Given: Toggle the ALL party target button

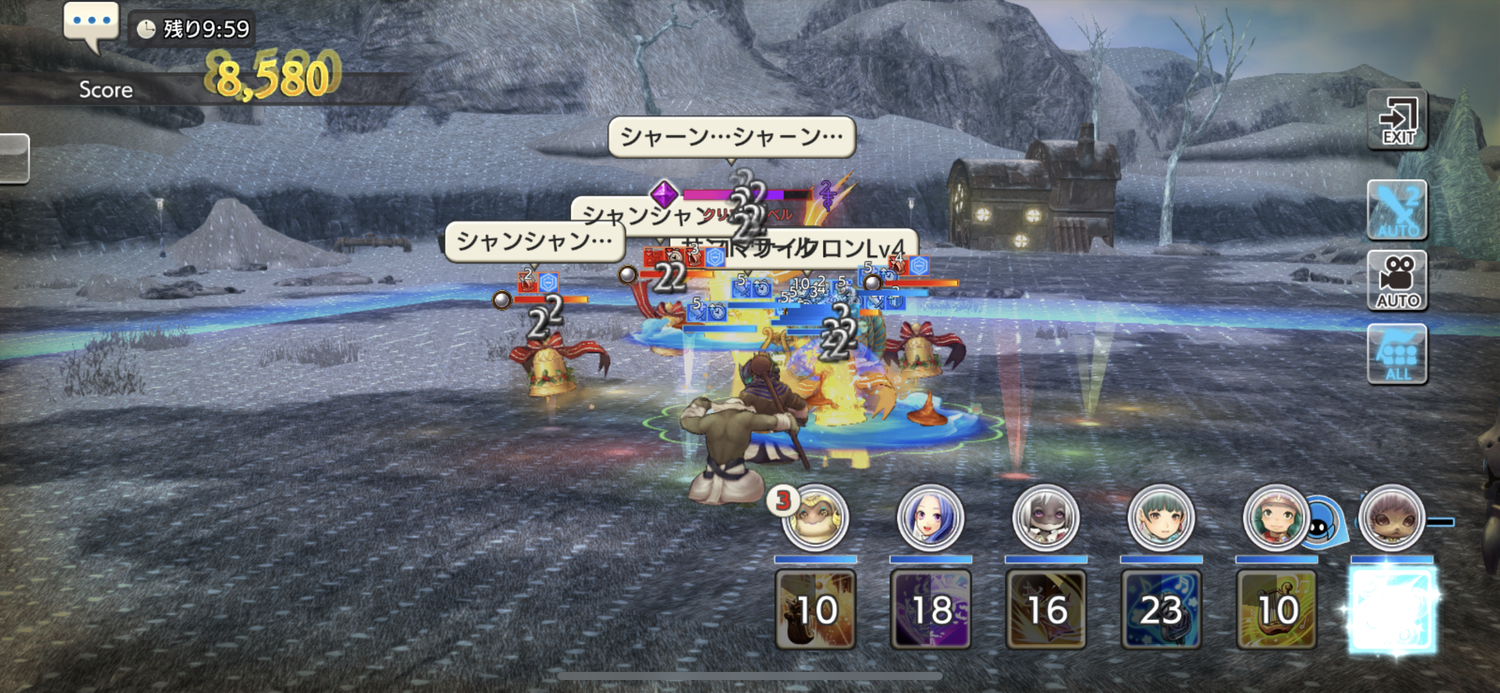Looking at the screenshot, I should (1397, 354).
